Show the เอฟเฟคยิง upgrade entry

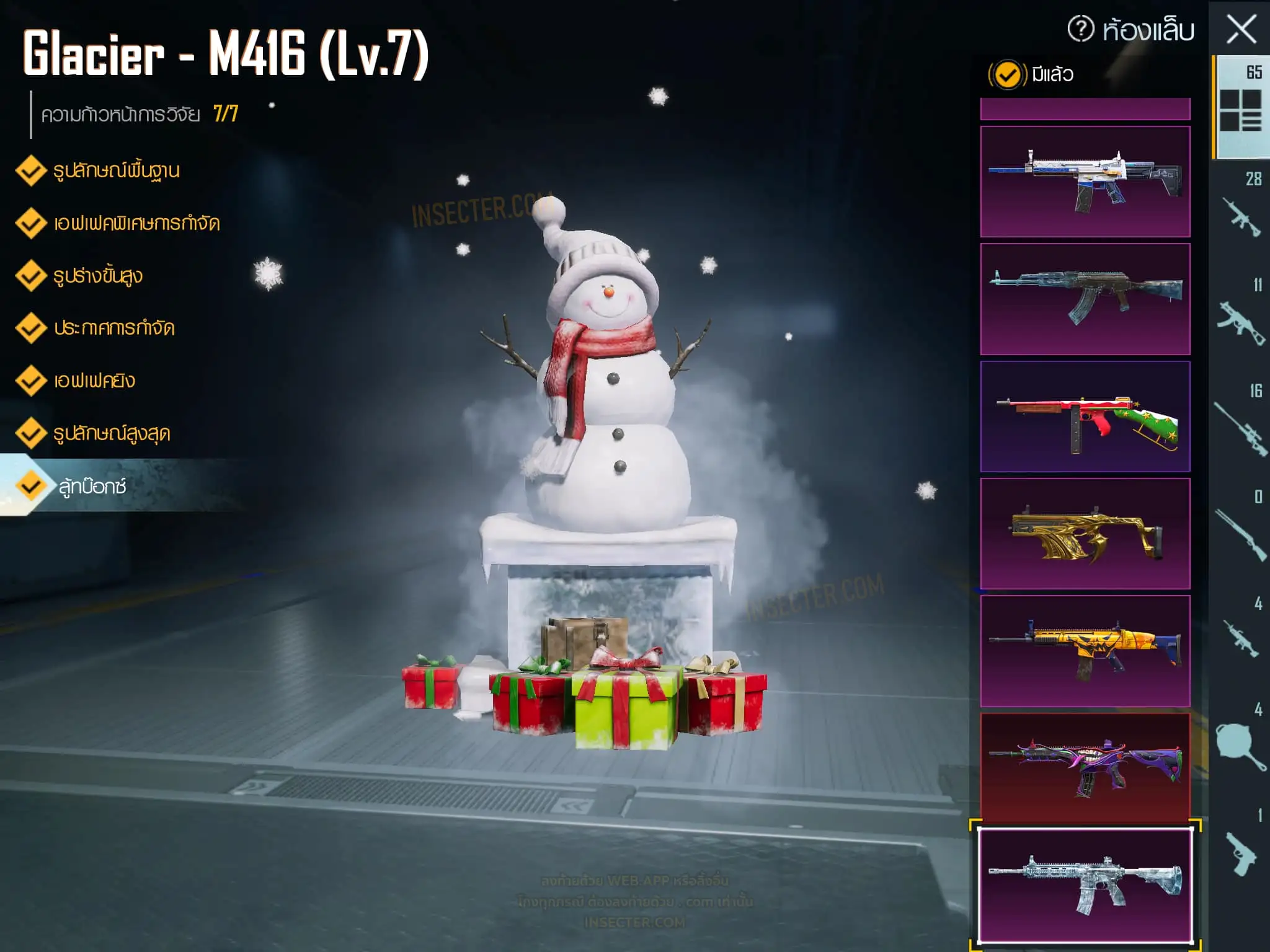(x=94, y=381)
